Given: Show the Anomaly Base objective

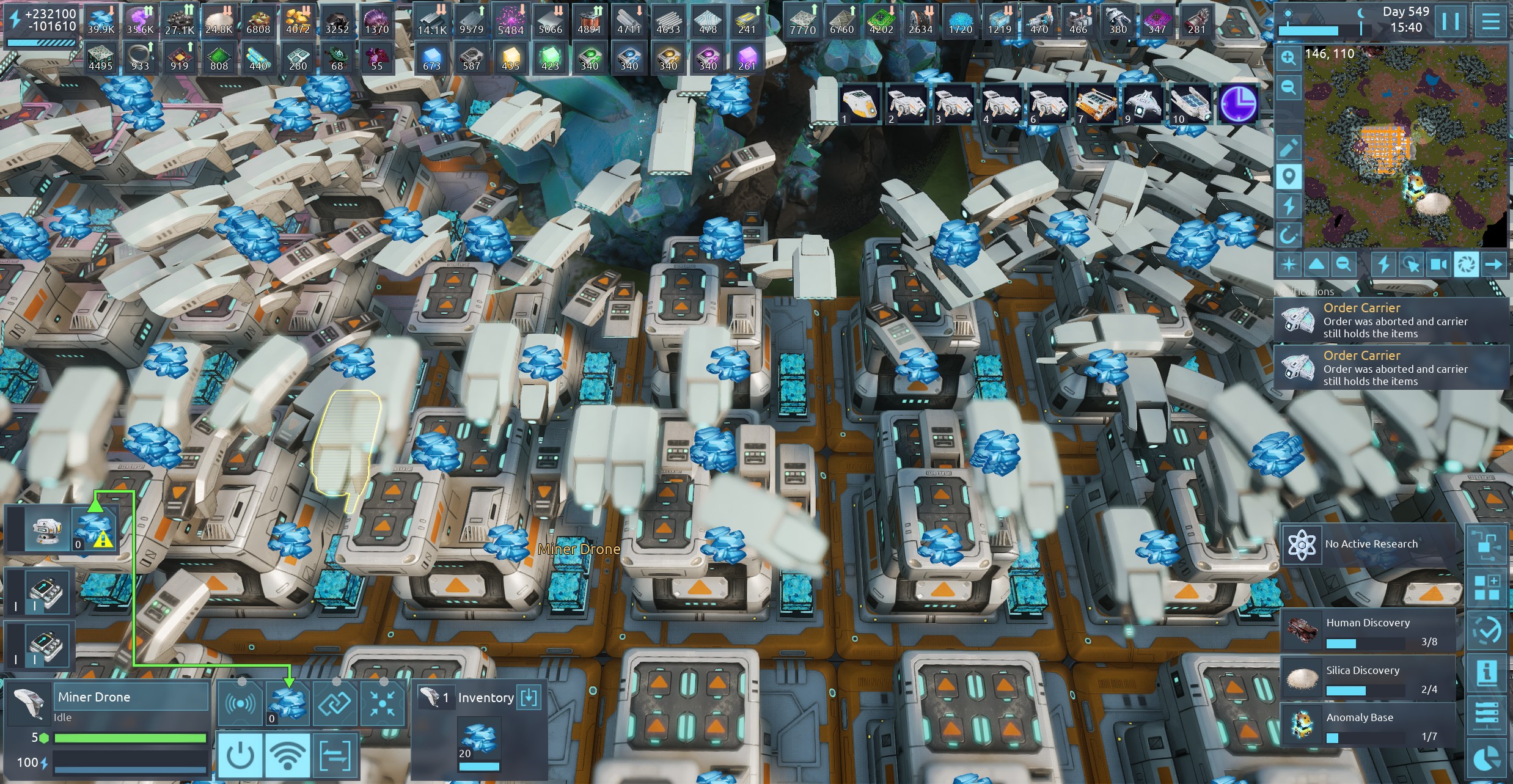Looking at the screenshot, I should 1368,727.
